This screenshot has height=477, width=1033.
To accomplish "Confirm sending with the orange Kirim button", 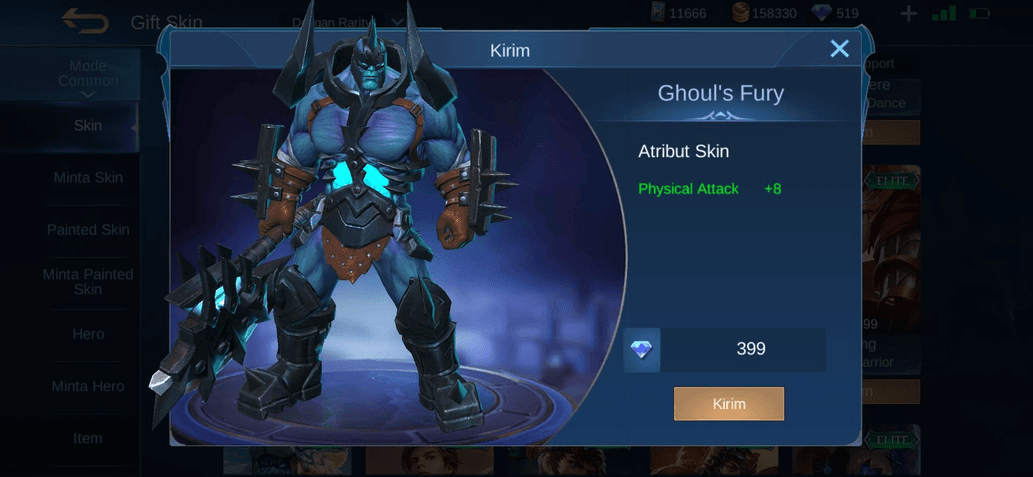I will click(729, 404).
